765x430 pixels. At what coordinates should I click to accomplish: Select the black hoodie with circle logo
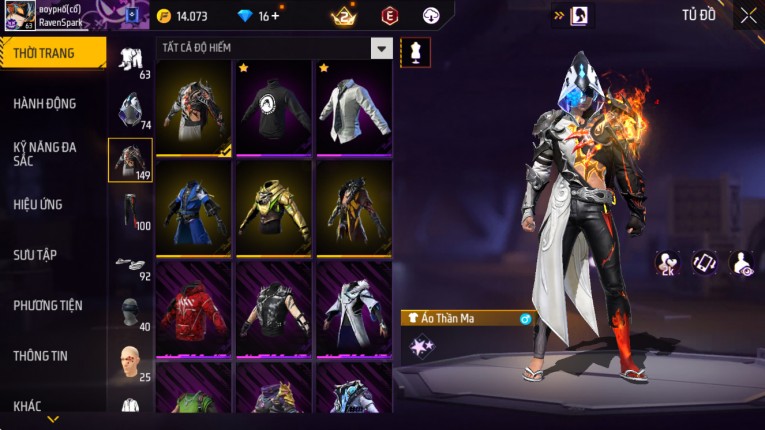coord(274,106)
